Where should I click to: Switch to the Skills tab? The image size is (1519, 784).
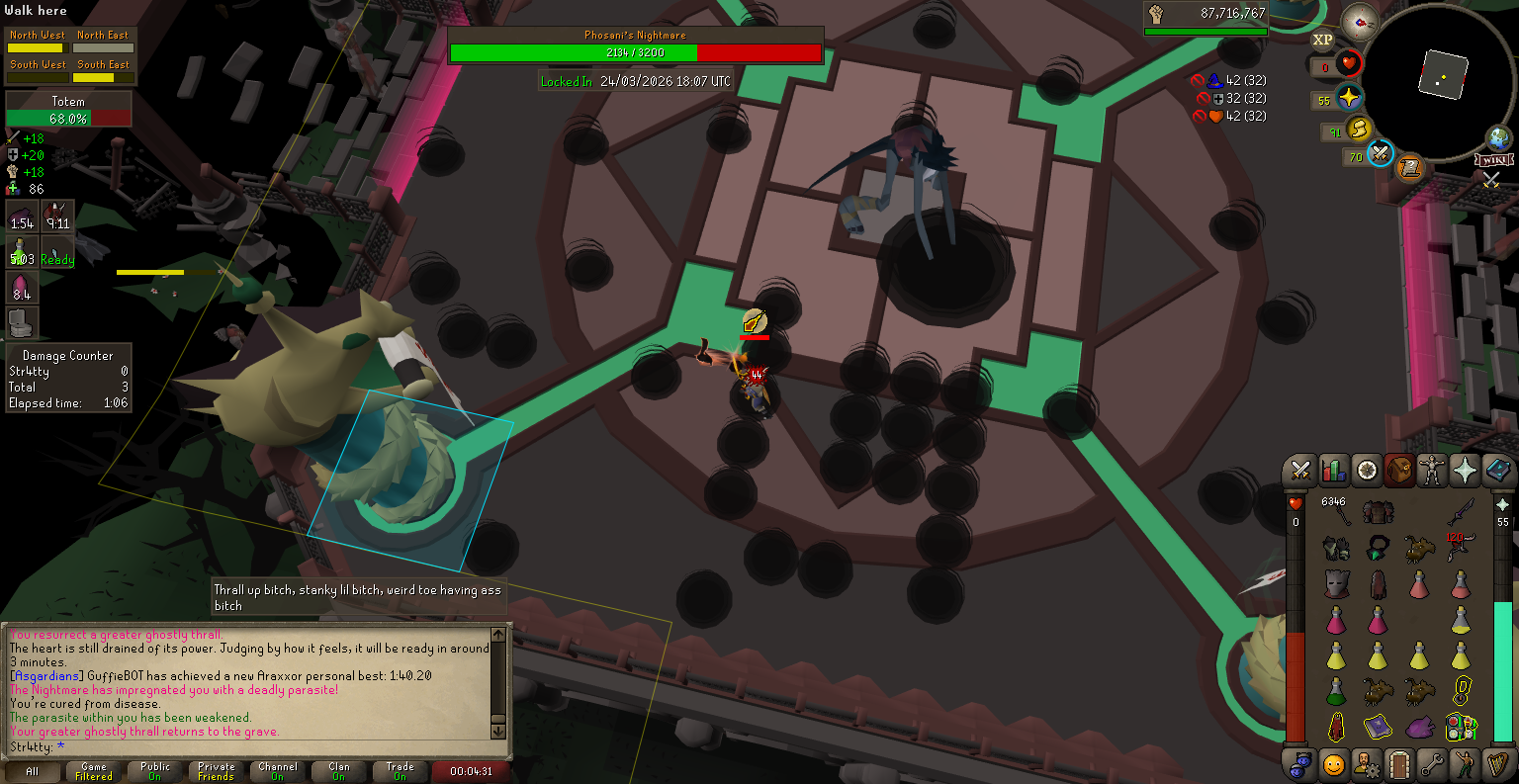[1333, 471]
